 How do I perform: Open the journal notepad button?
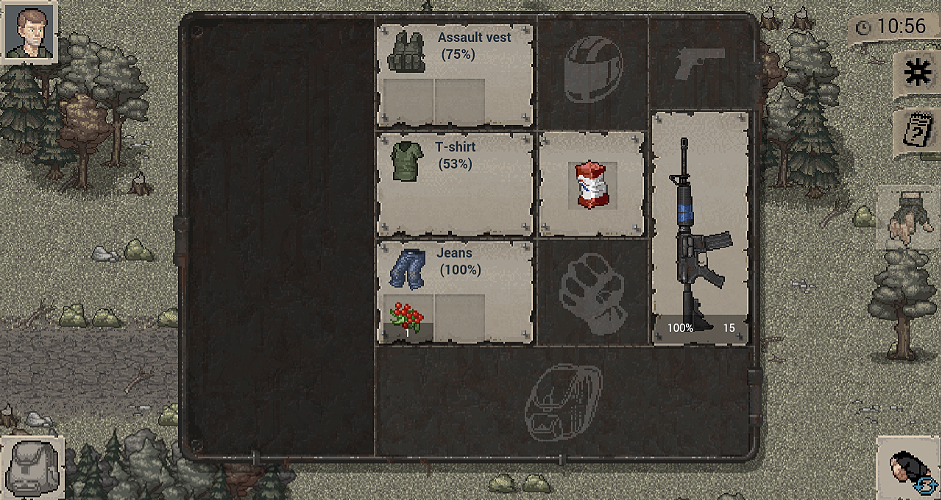point(916,129)
